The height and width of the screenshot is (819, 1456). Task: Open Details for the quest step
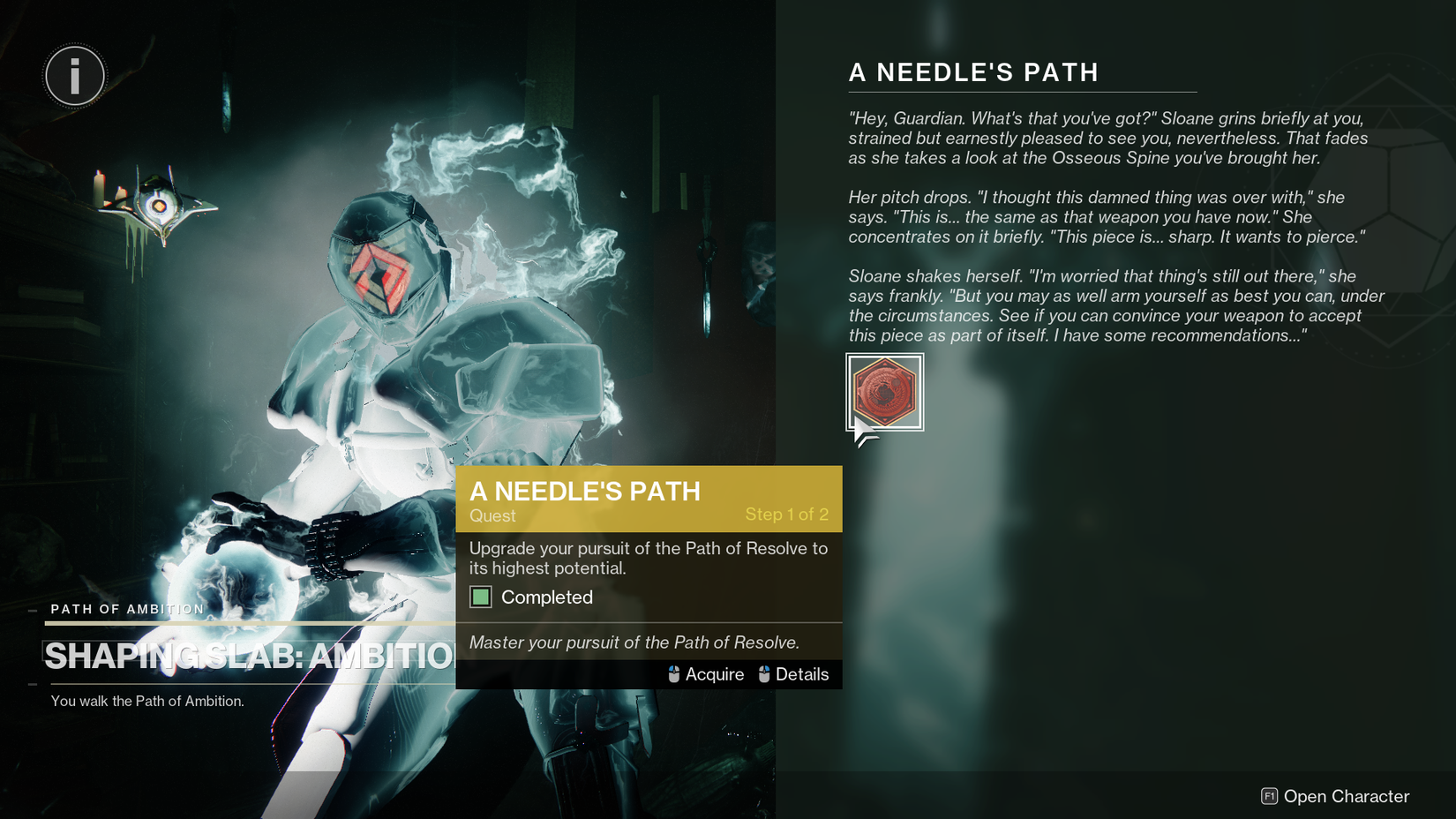point(802,674)
